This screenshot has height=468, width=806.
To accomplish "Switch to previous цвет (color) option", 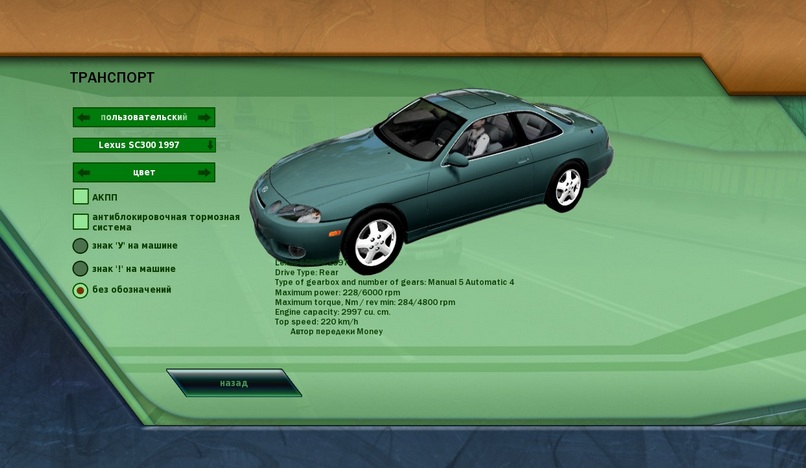I will [84, 173].
